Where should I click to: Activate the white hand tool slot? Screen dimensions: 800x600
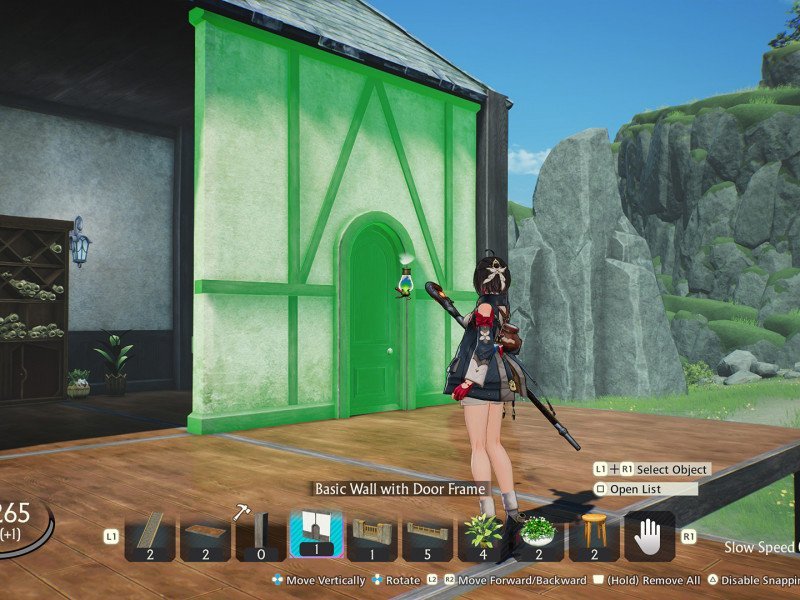tap(649, 536)
